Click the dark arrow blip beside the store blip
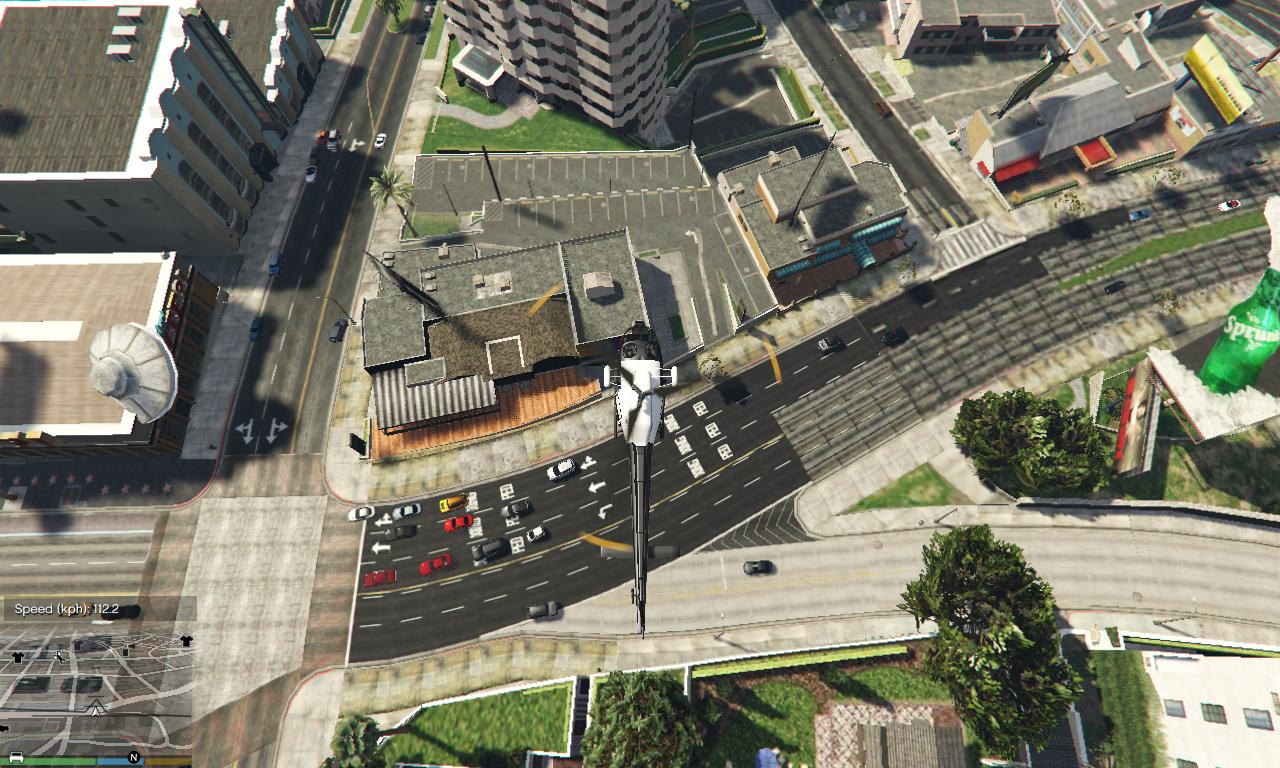The image size is (1280, 768). (133, 646)
